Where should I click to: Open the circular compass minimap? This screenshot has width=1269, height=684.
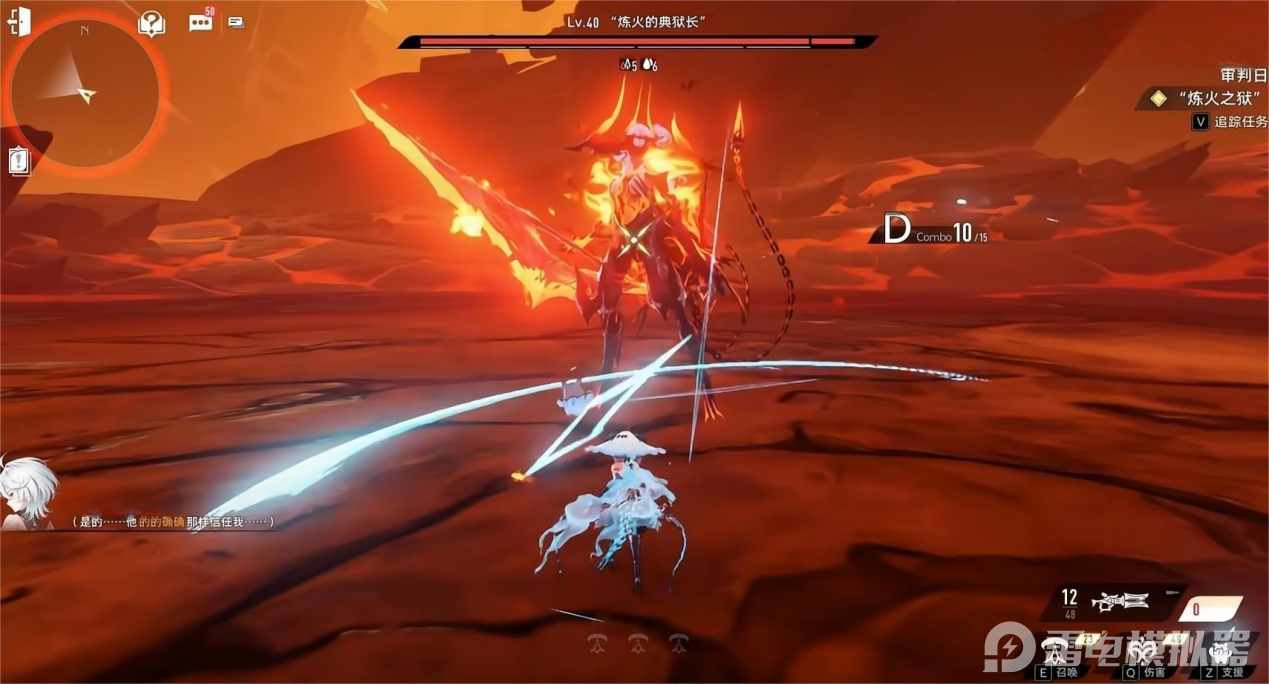(85, 93)
